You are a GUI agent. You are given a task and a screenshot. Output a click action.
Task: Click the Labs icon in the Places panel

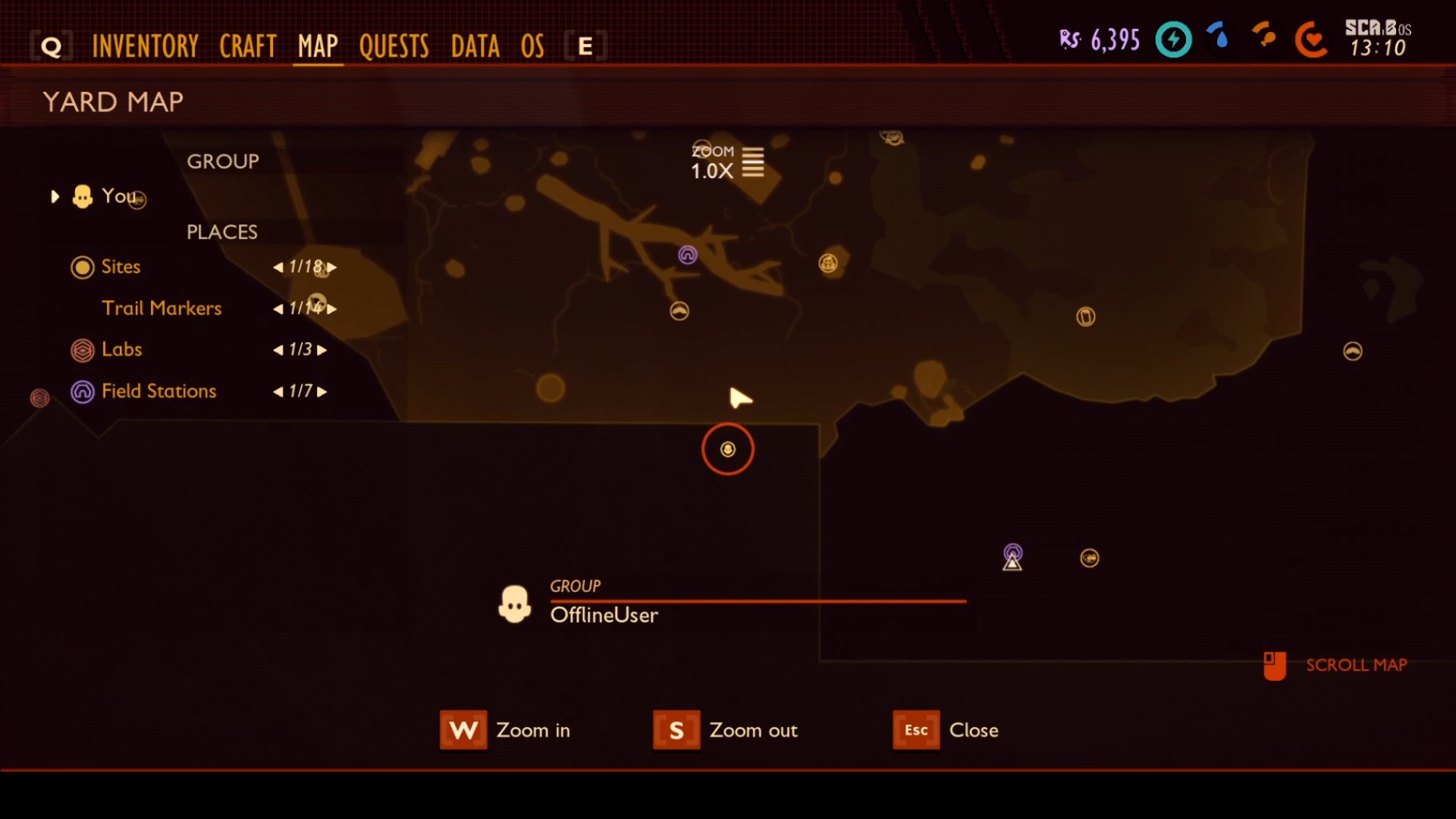pyautogui.click(x=83, y=350)
